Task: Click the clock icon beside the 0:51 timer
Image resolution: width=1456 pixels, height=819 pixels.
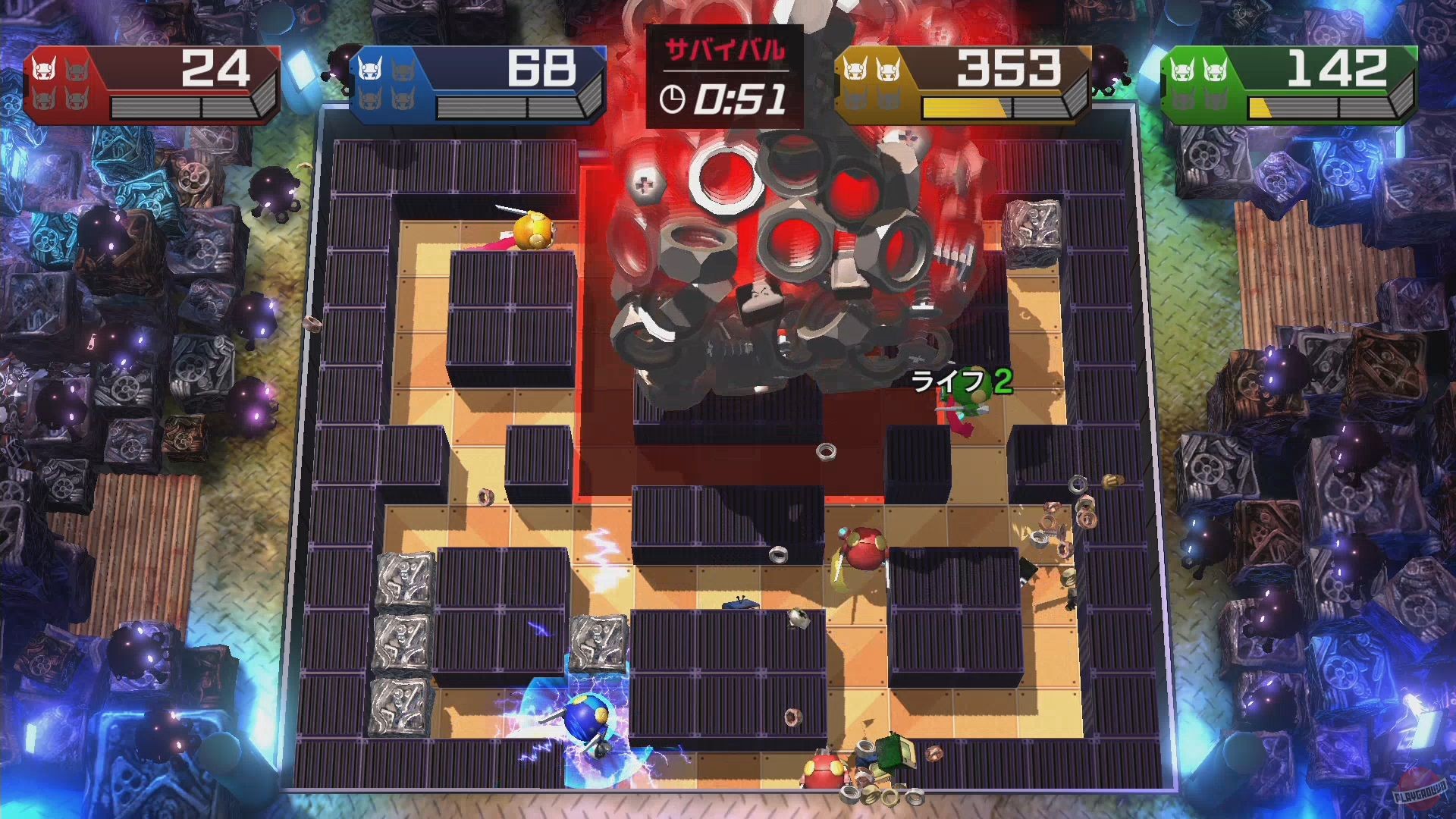Action: coord(673,100)
